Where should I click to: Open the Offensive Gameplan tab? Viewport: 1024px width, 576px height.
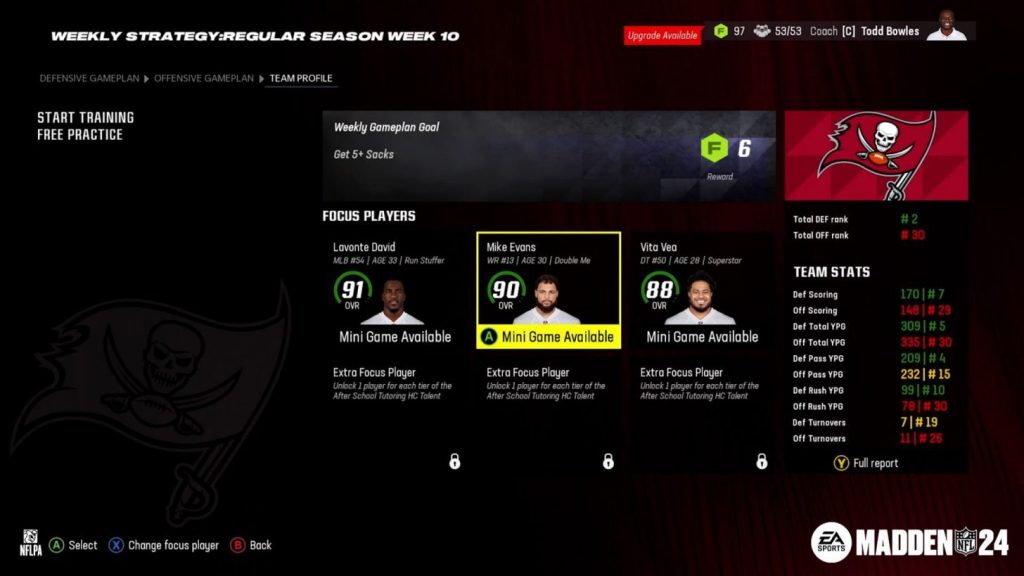click(x=205, y=78)
